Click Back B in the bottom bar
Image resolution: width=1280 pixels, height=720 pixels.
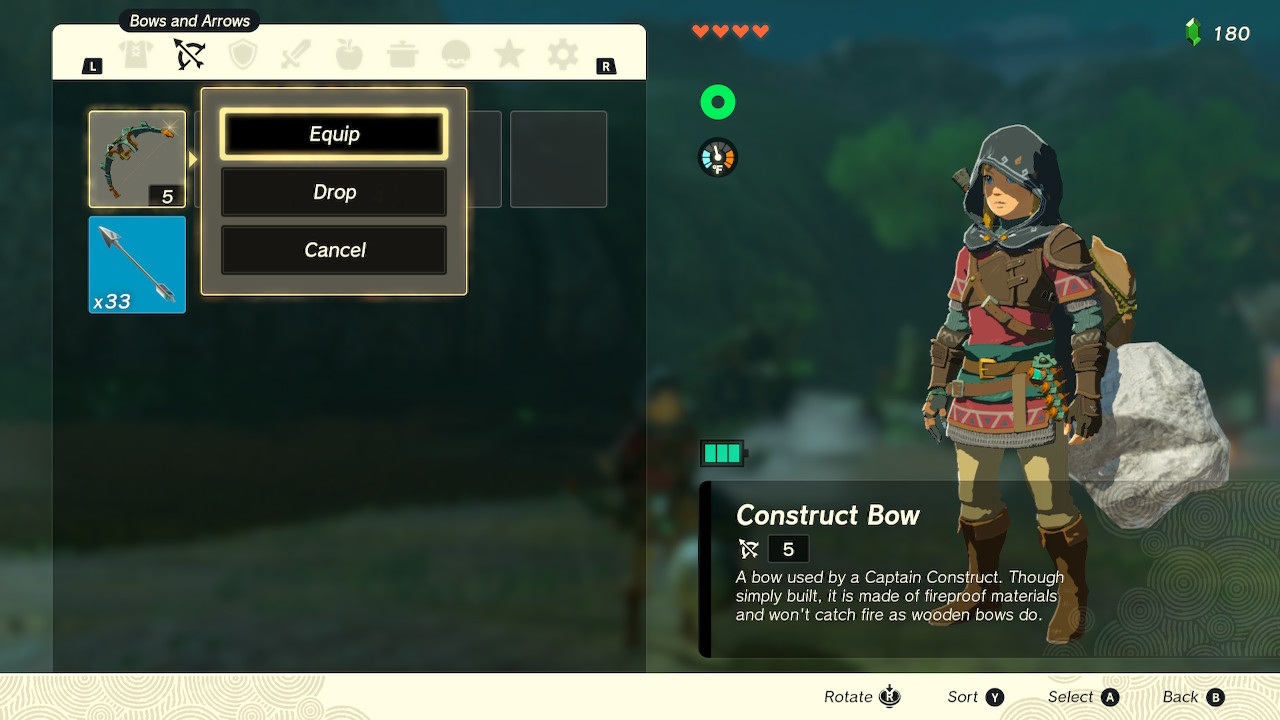point(1192,696)
